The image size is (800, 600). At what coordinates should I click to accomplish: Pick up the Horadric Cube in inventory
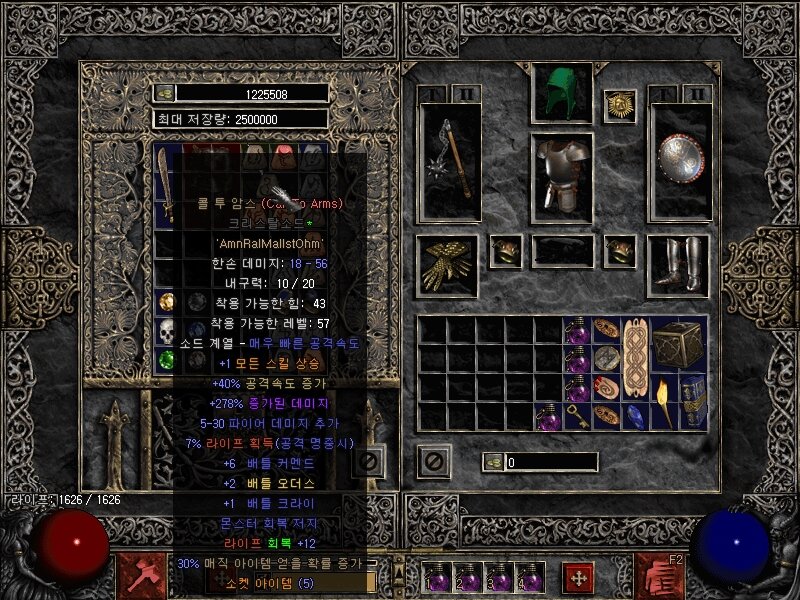679,344
